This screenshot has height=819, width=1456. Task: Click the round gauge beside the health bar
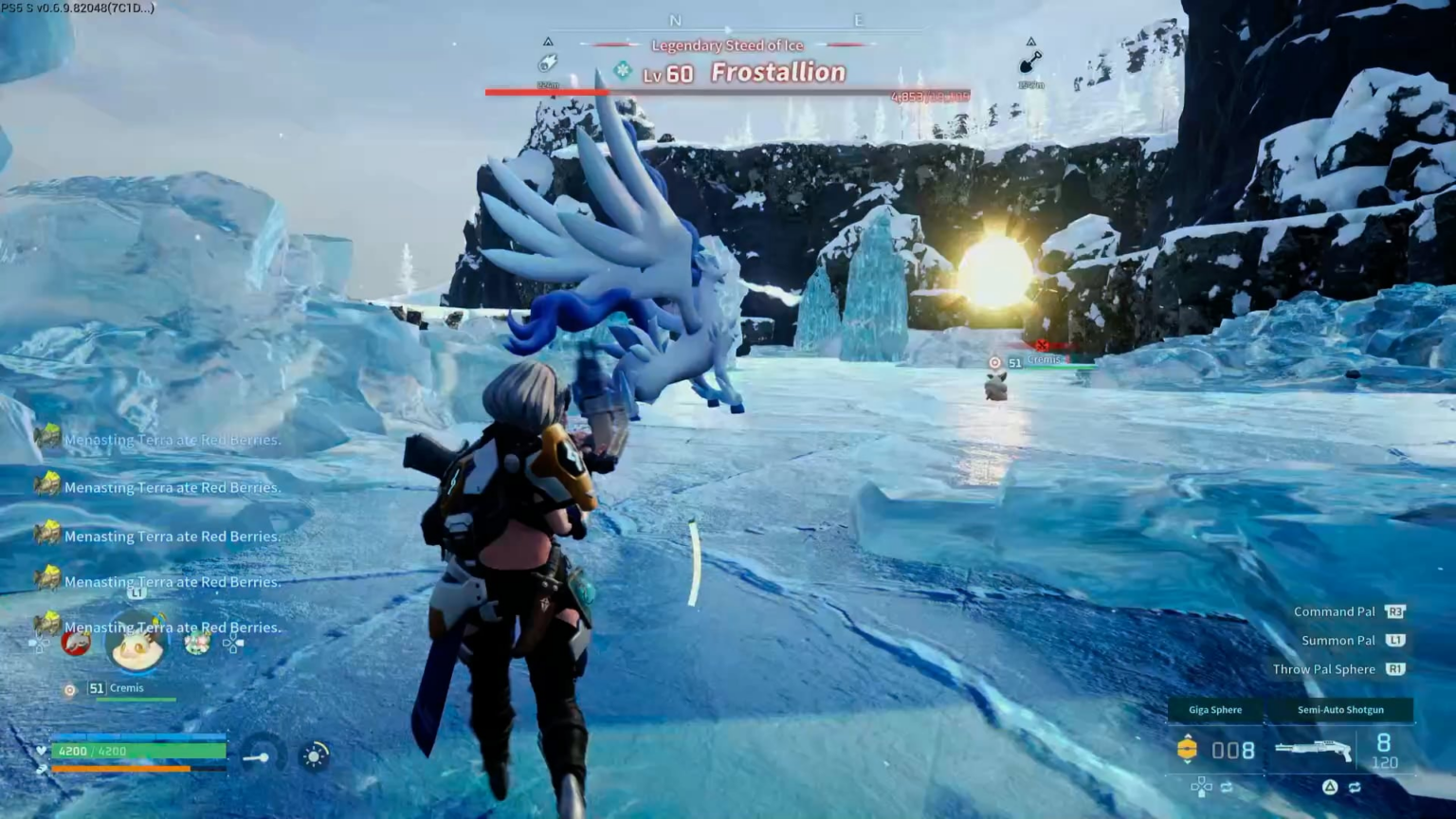261,756
